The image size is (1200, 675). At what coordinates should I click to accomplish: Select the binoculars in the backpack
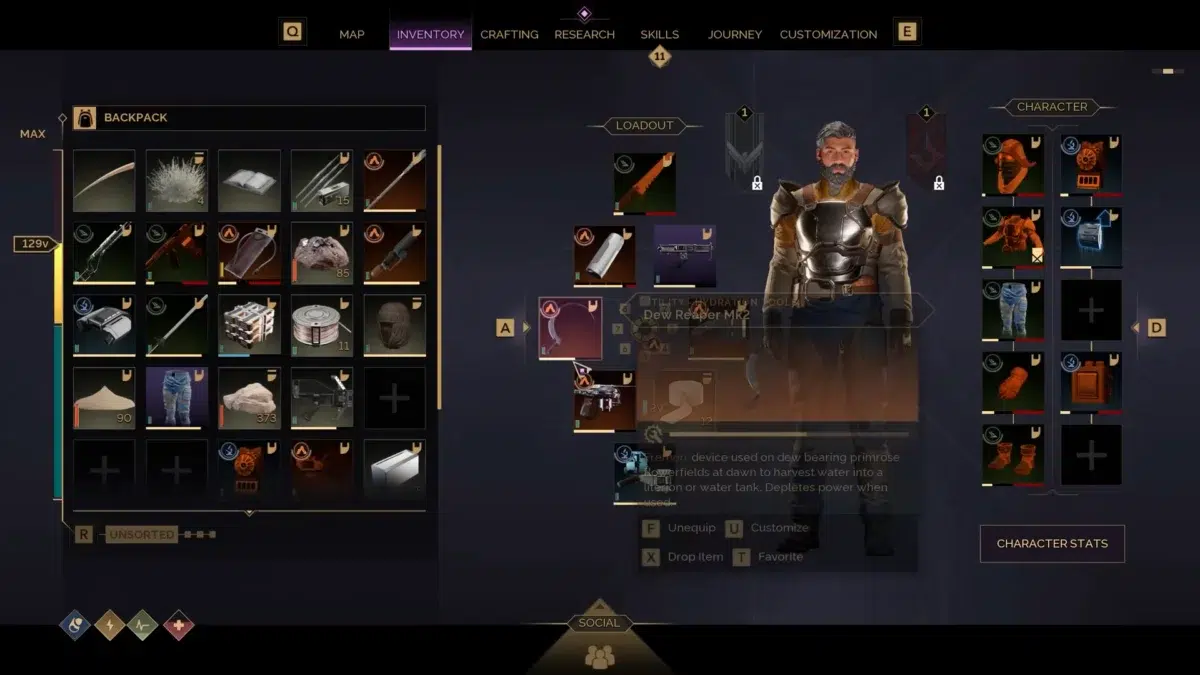pyautogui.click(x=104, y=325)
